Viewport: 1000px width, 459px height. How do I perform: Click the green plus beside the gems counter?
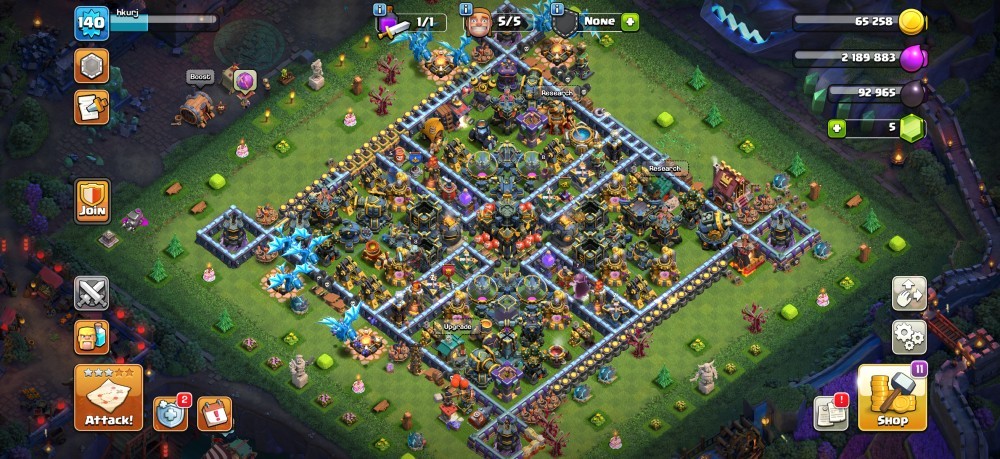(837, 128)
